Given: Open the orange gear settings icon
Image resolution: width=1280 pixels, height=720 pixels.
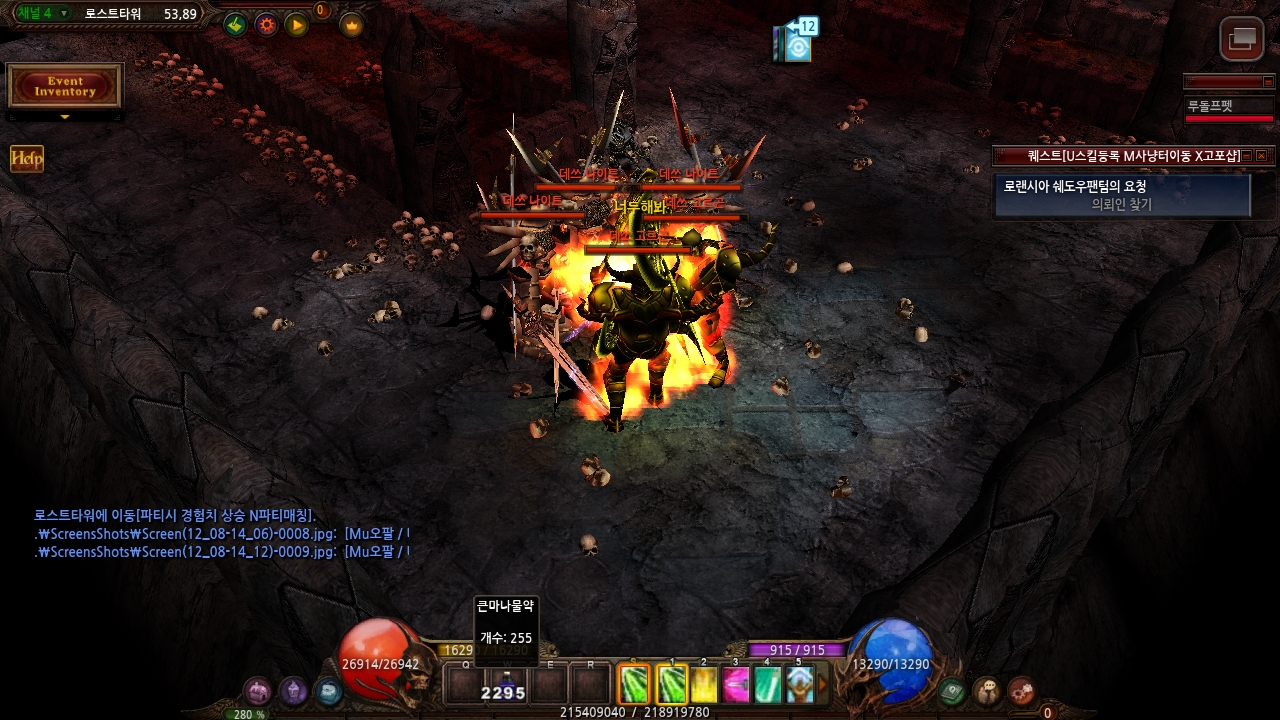Looking at the screenshot, I should pos(266,25).
